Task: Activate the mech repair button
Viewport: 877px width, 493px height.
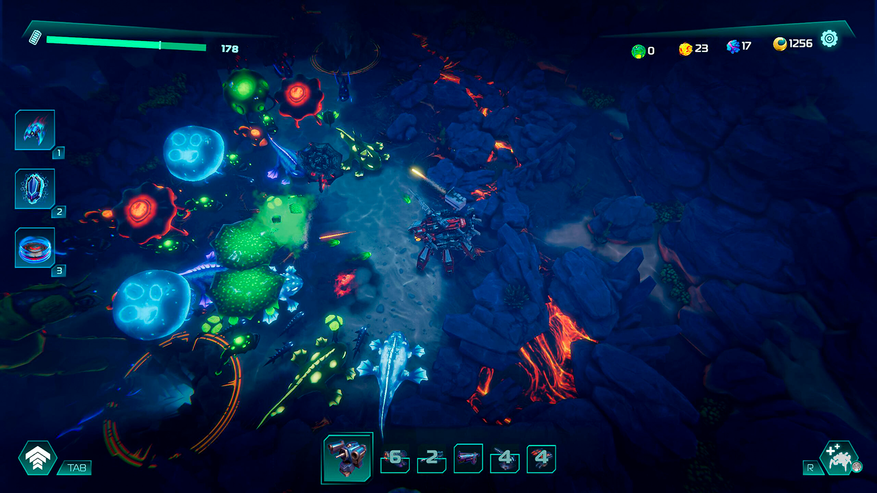Action: [838, 458]
